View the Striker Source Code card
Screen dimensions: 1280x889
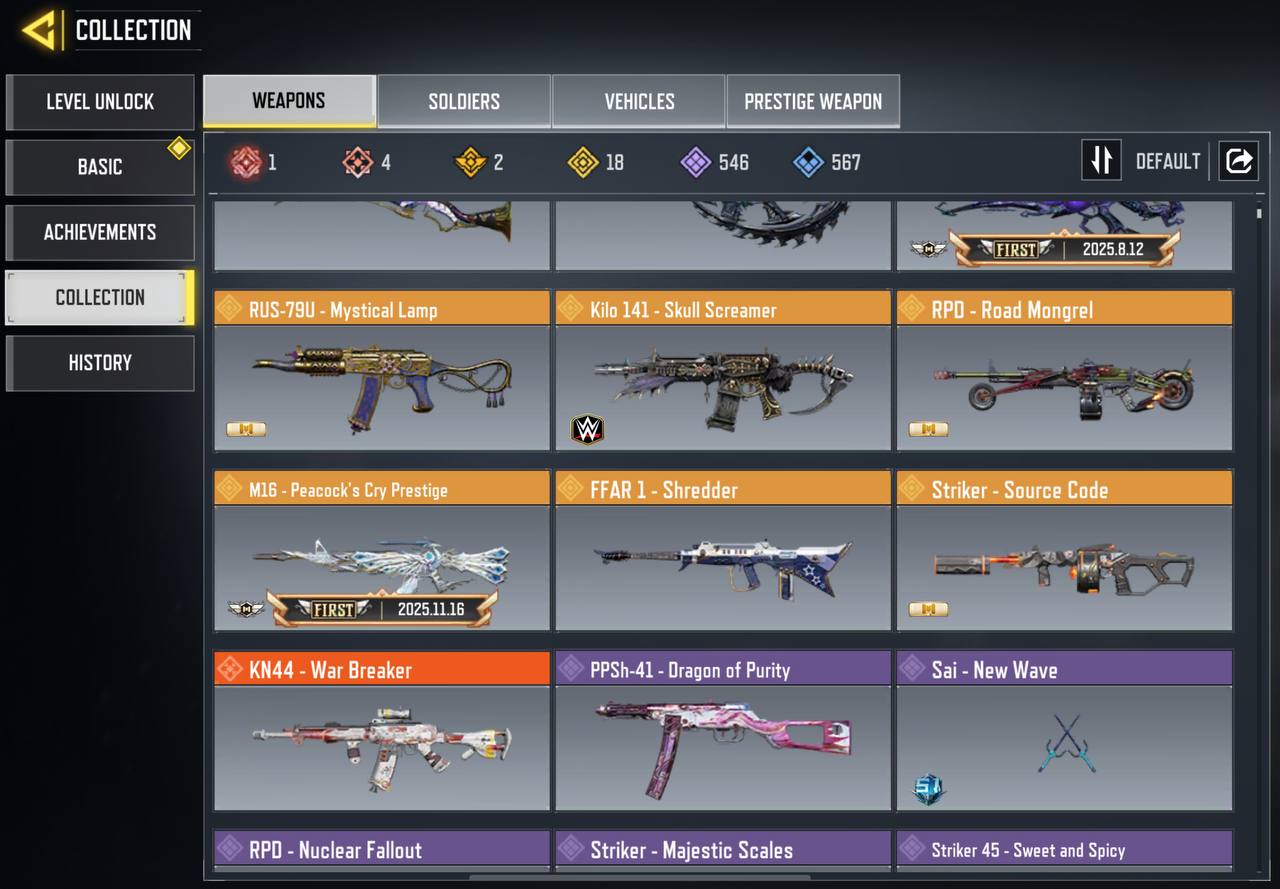click(x=1064, y=566)
